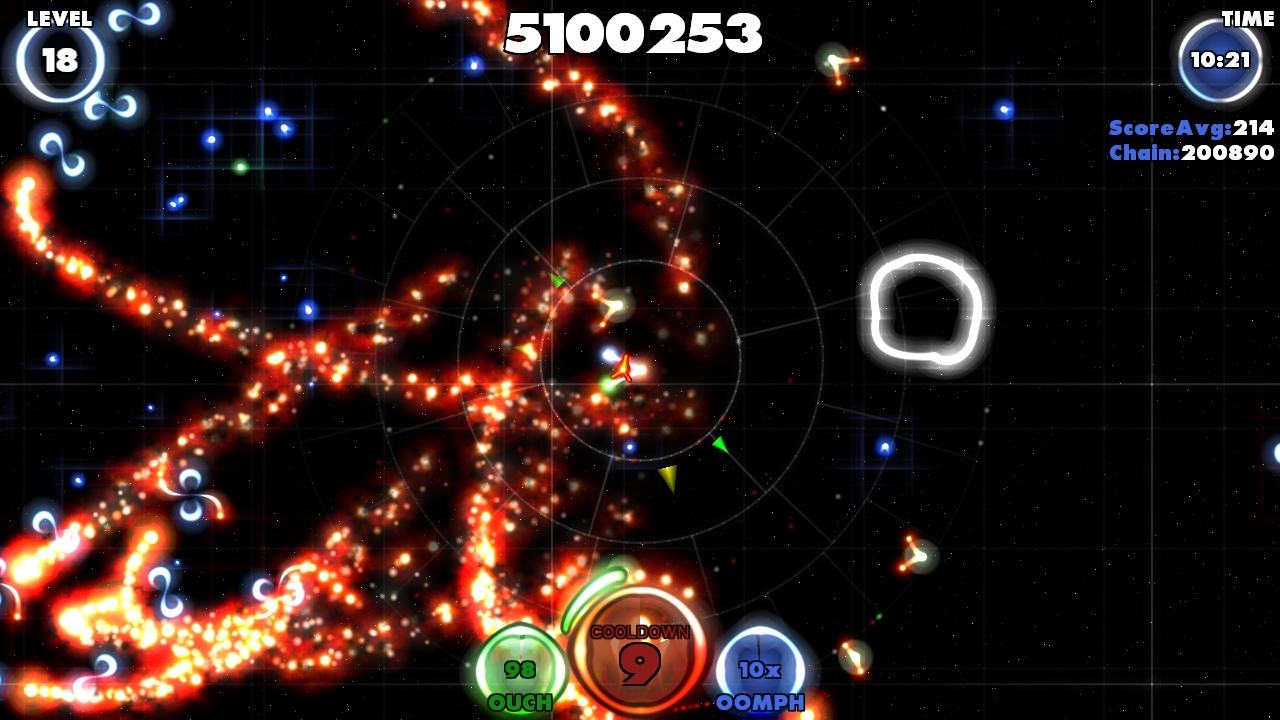This screenshot has width=1280, height=720.
Task: Click the TIME 10:21 clock orb
Action: 1218,57
